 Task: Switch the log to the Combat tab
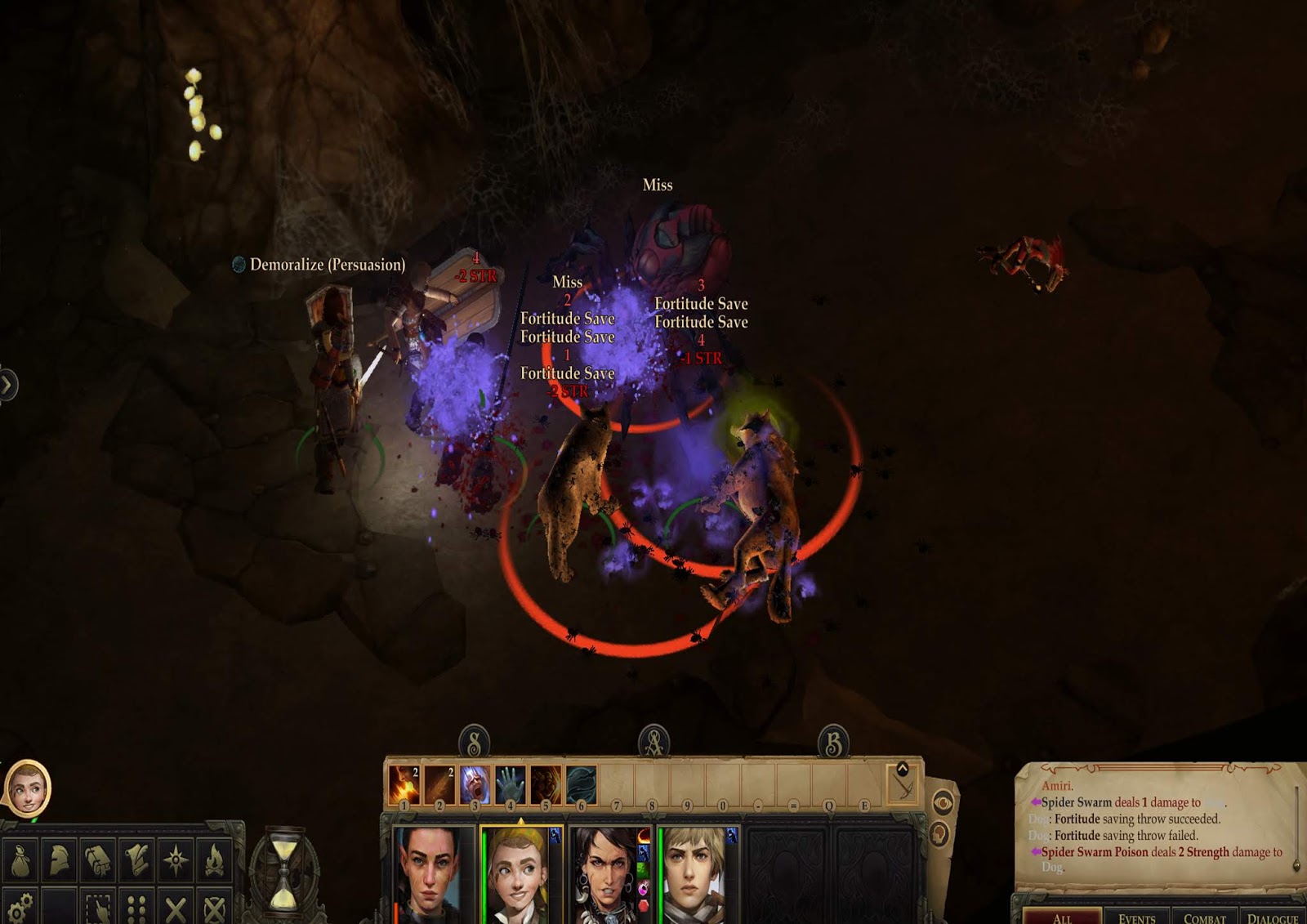[1204, 918]
